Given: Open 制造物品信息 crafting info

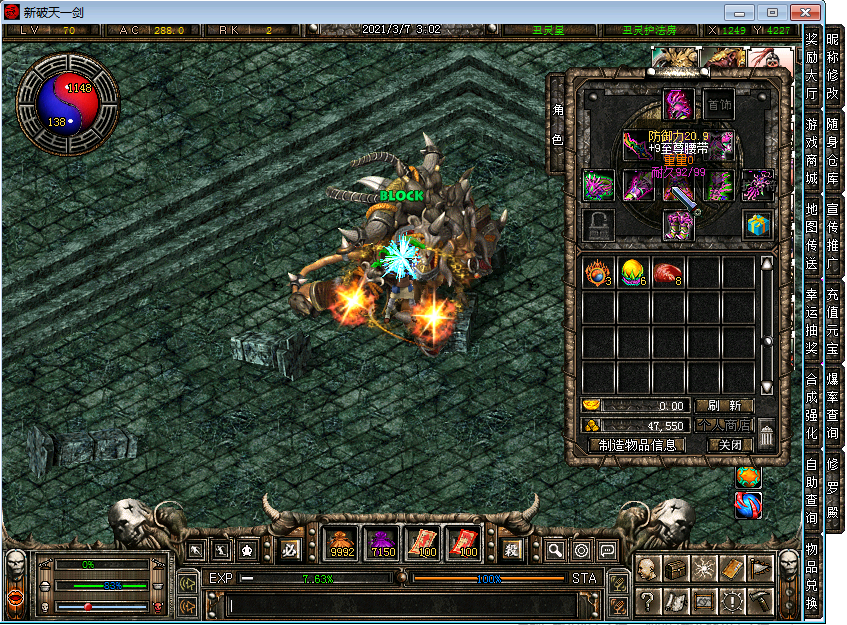Looking at the screenshot, I should (x=637, y=445).
